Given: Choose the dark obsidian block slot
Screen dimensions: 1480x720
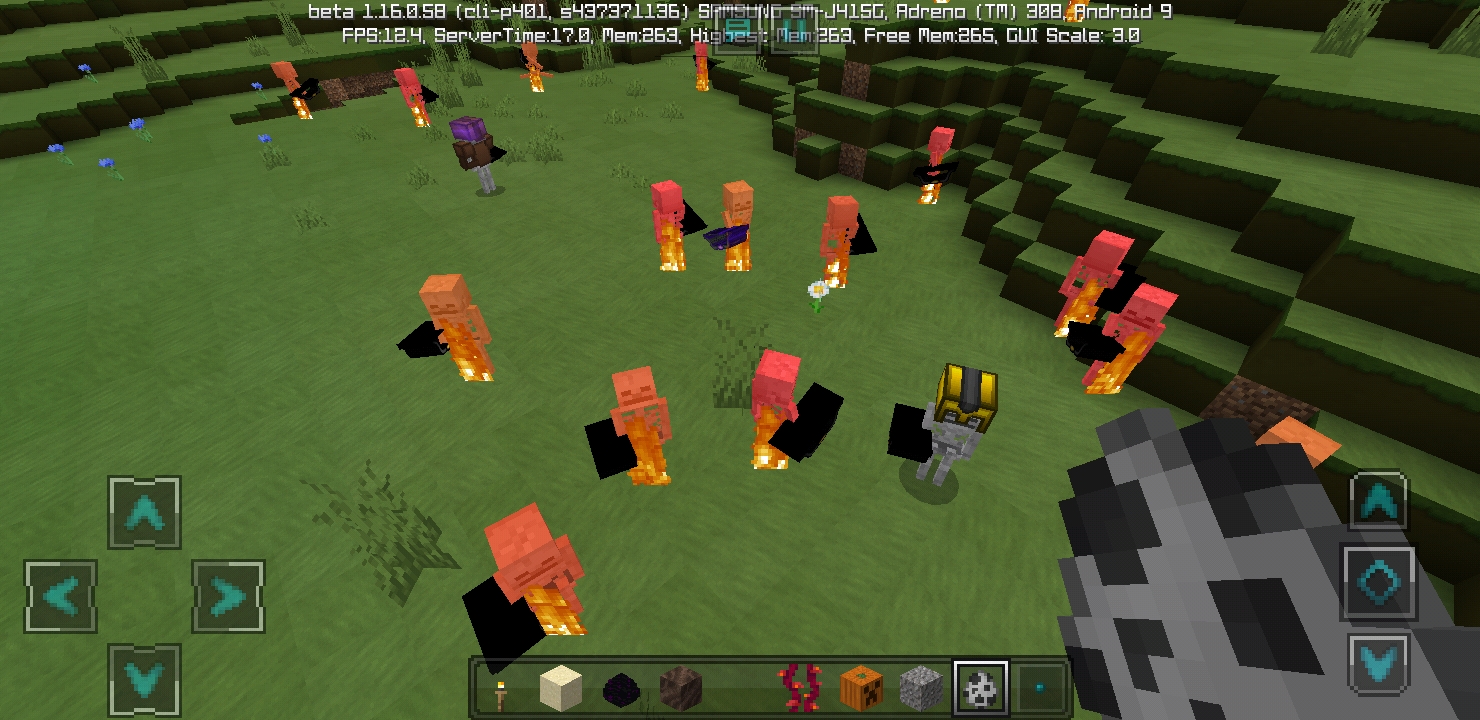Looking at the screenshot, I should point(621,688).
